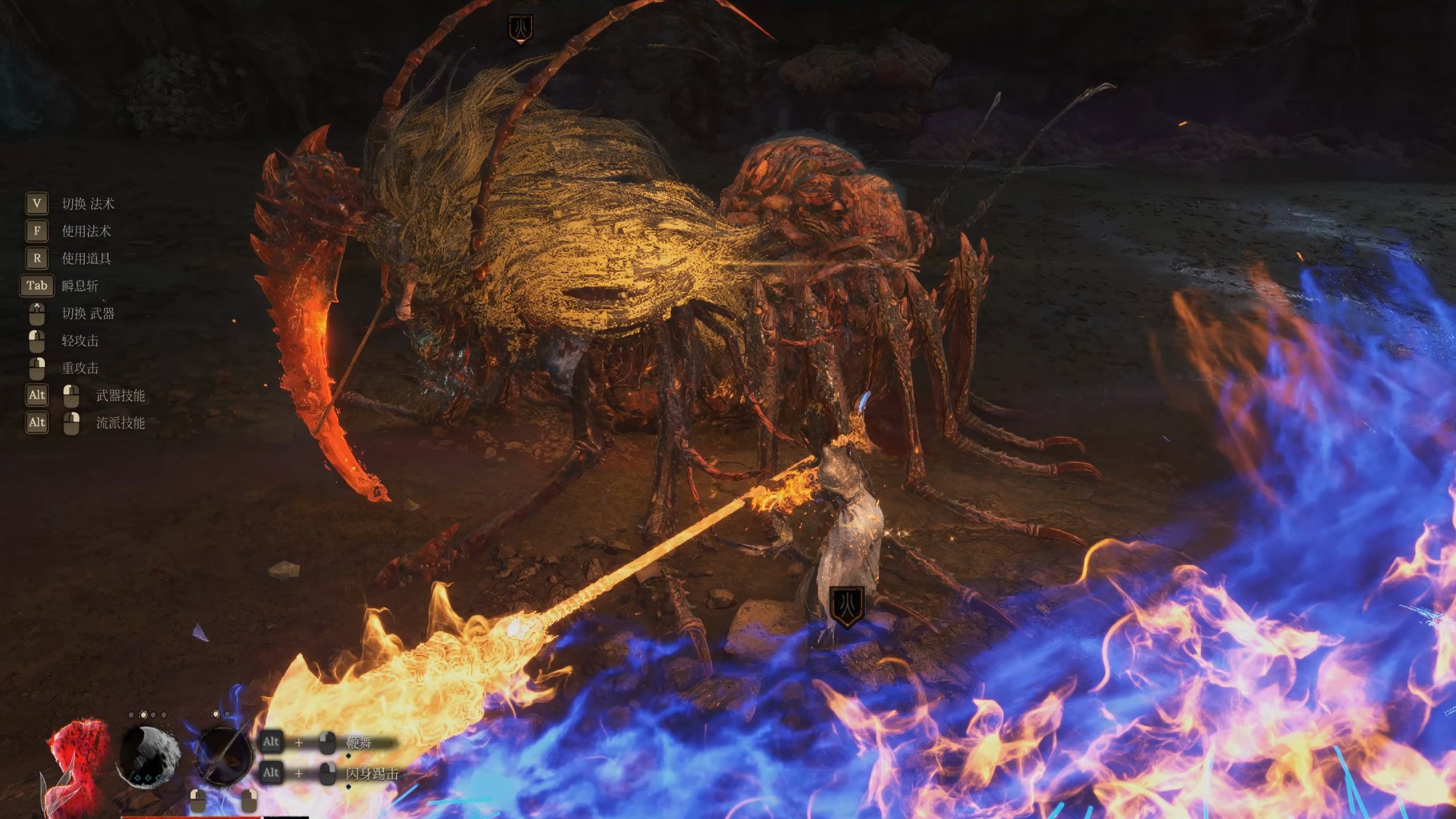Click the 鞭舞 weapon skill label
Image resolution: width=1456 pixels, height=819 pixels.
click(359, 743)
